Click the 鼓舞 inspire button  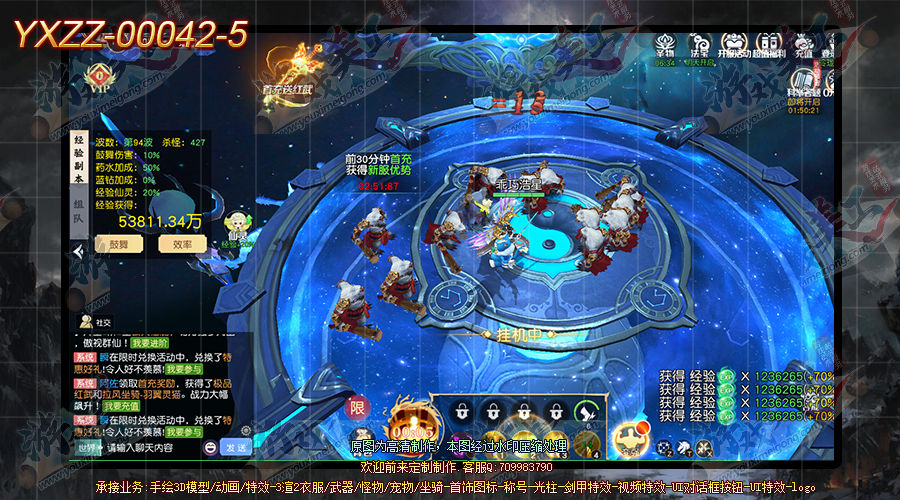pyautogui.click(x=119, y=244)
